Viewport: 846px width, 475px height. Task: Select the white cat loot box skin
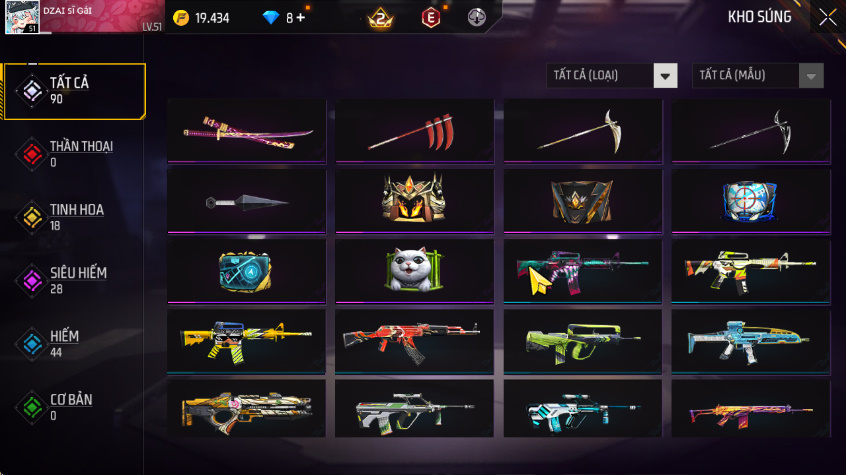414,271
